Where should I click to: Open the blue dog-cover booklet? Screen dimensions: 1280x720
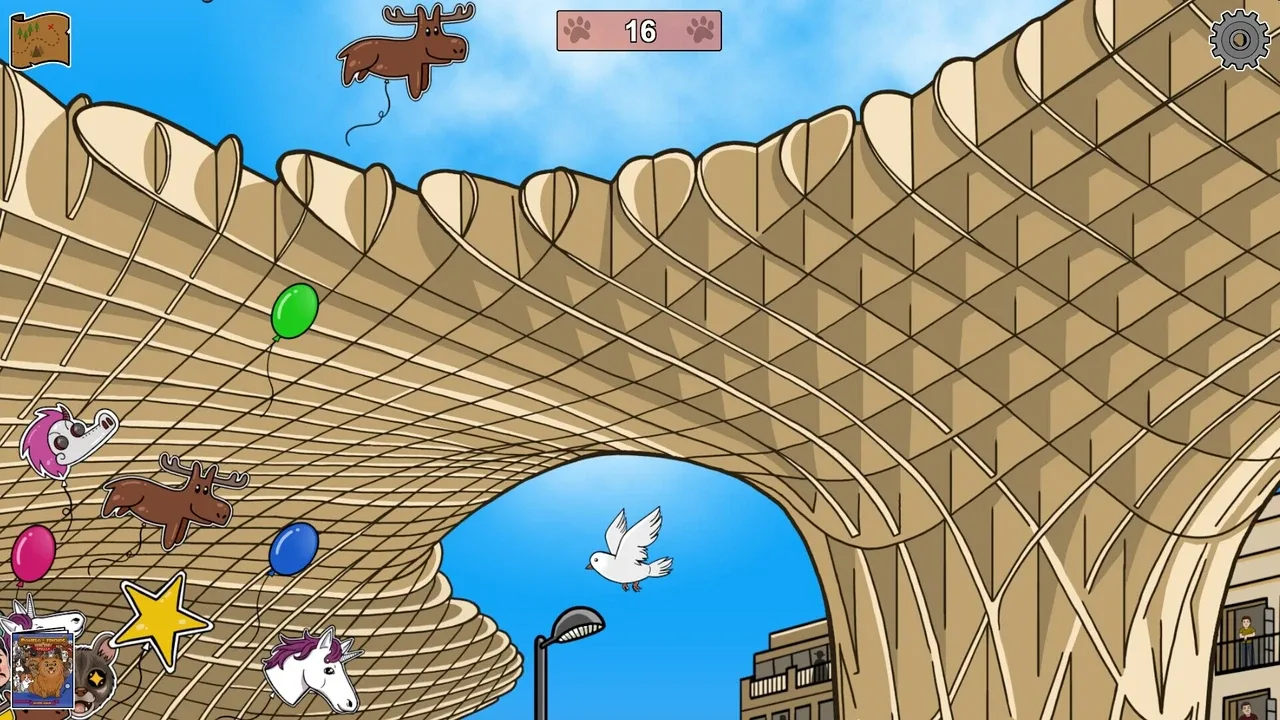[42, 669]
